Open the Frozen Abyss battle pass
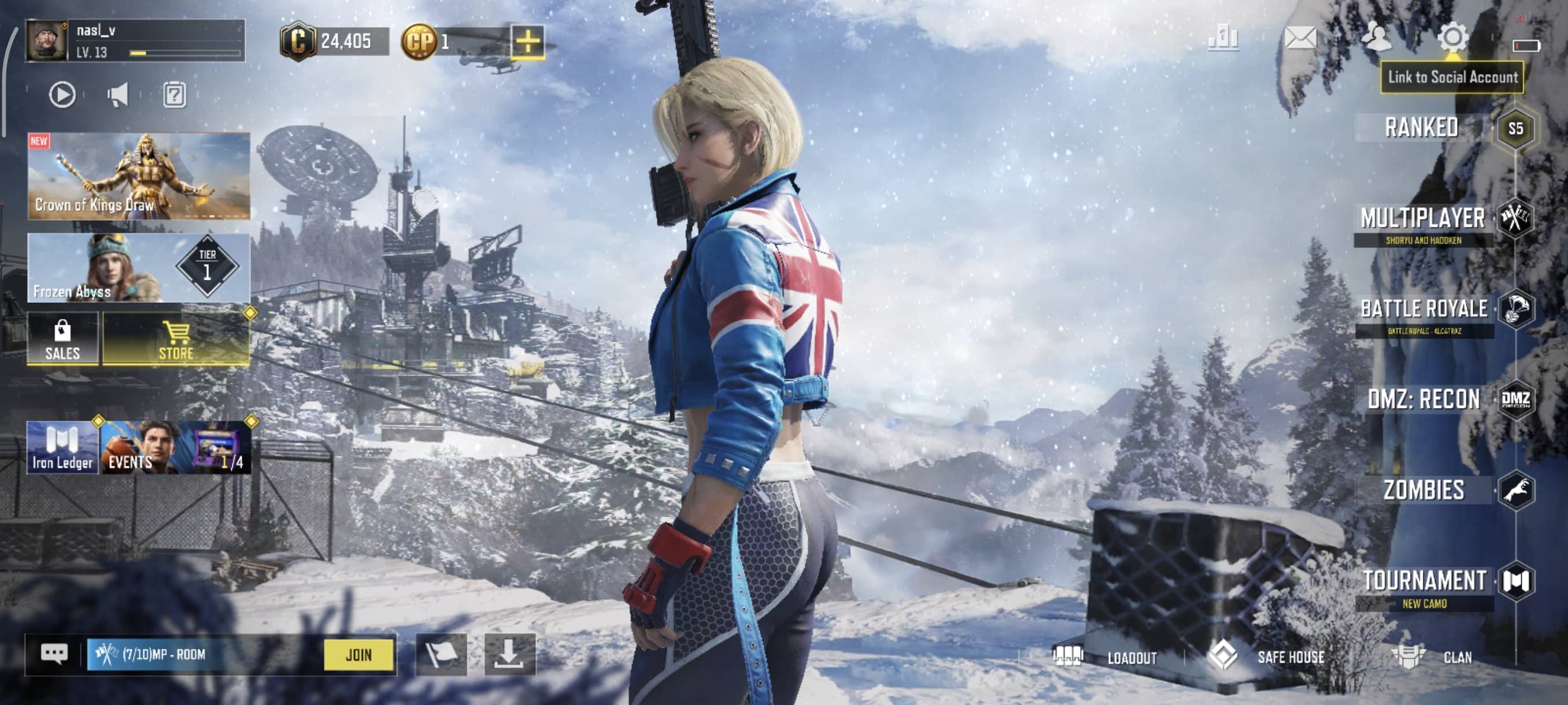The height and width of the screenshot is (705, 1568). (x=139, y=268)
